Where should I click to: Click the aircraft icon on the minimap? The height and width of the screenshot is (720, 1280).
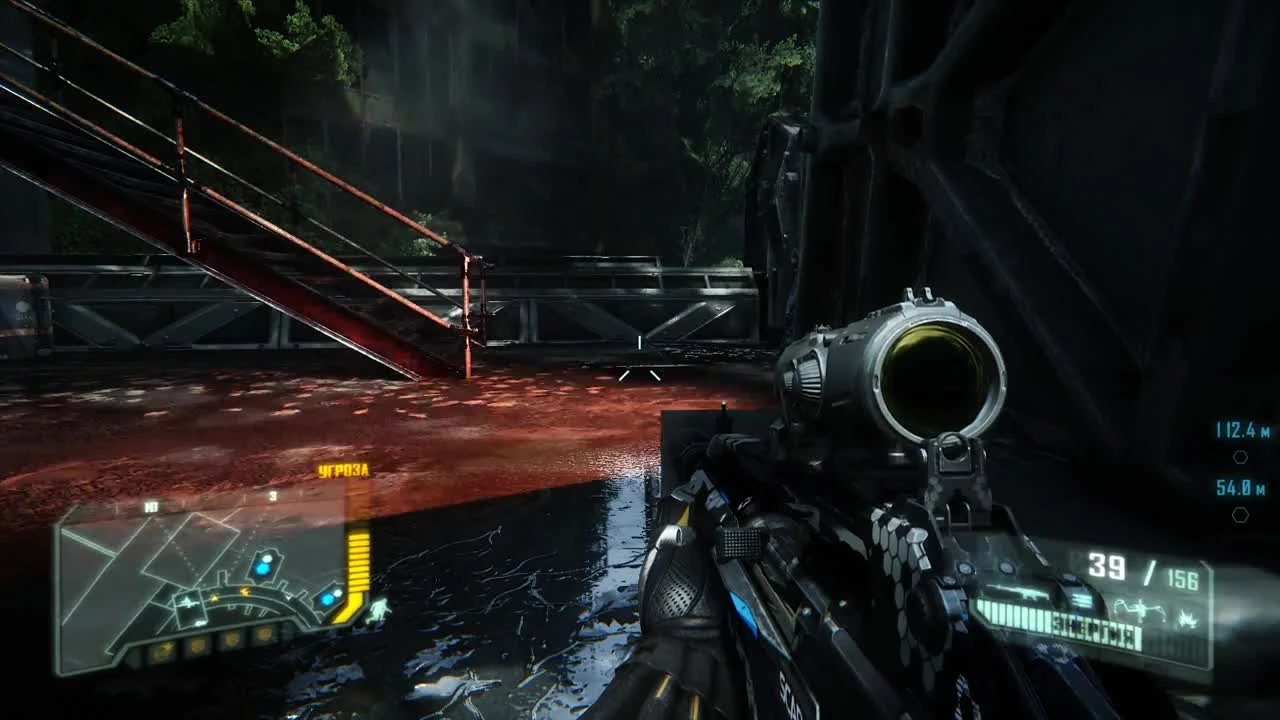pyautogui.click(x=188, y=603)
